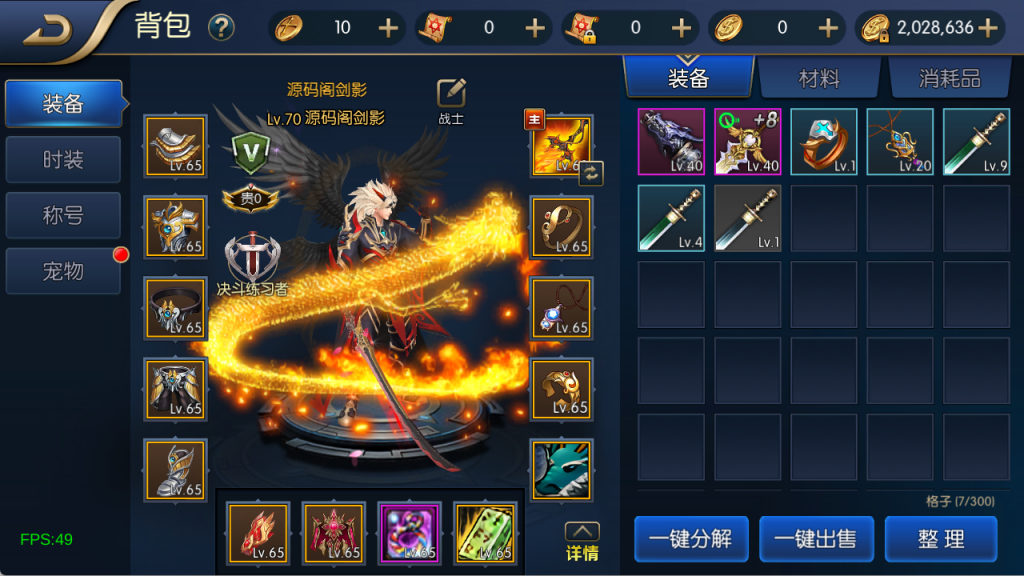Select the equipped Lv.65 helmet slot
Screen dimensions: 1024x576
click(x=176, y=227)
